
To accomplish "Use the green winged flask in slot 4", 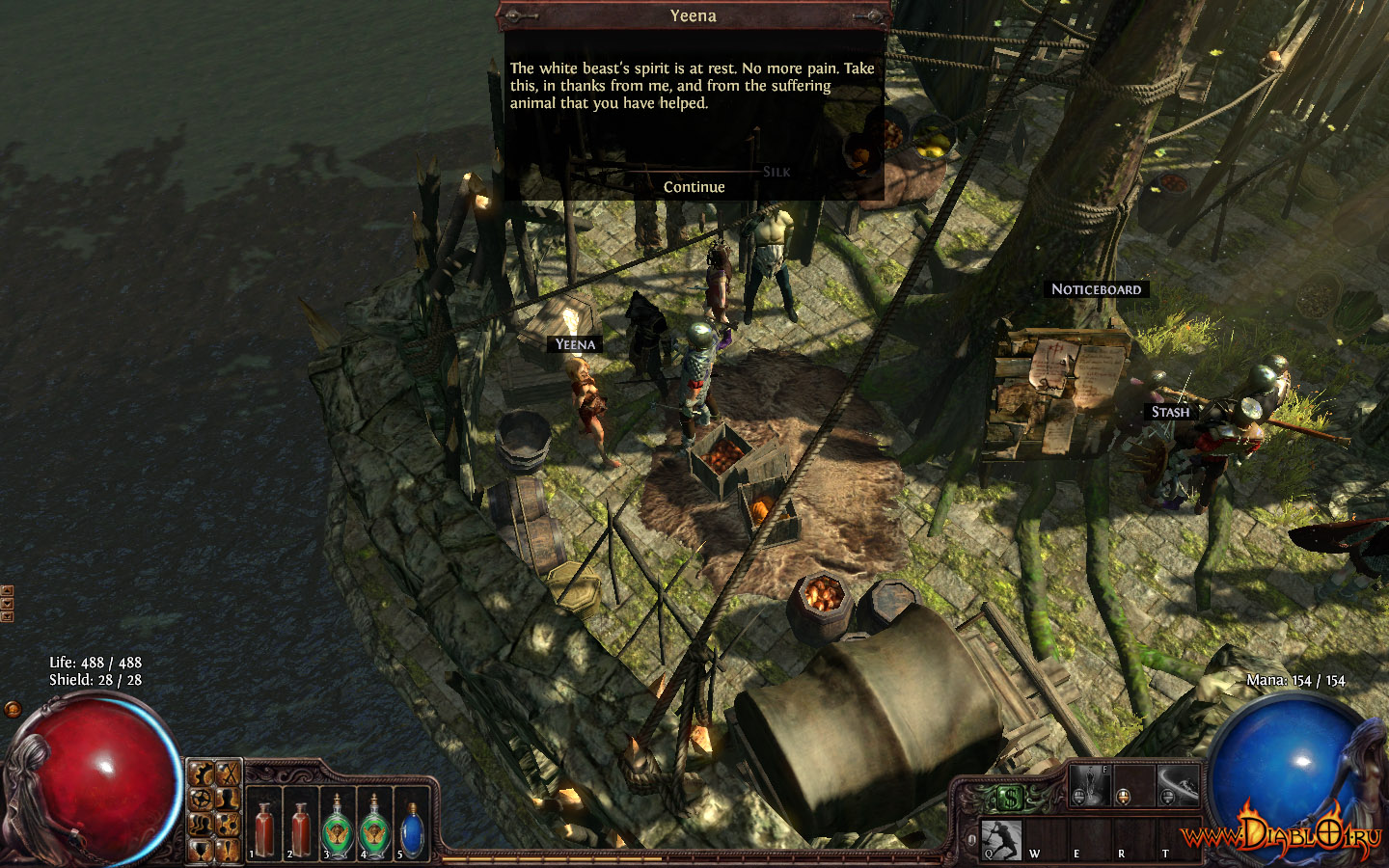I will click(373, 827).
